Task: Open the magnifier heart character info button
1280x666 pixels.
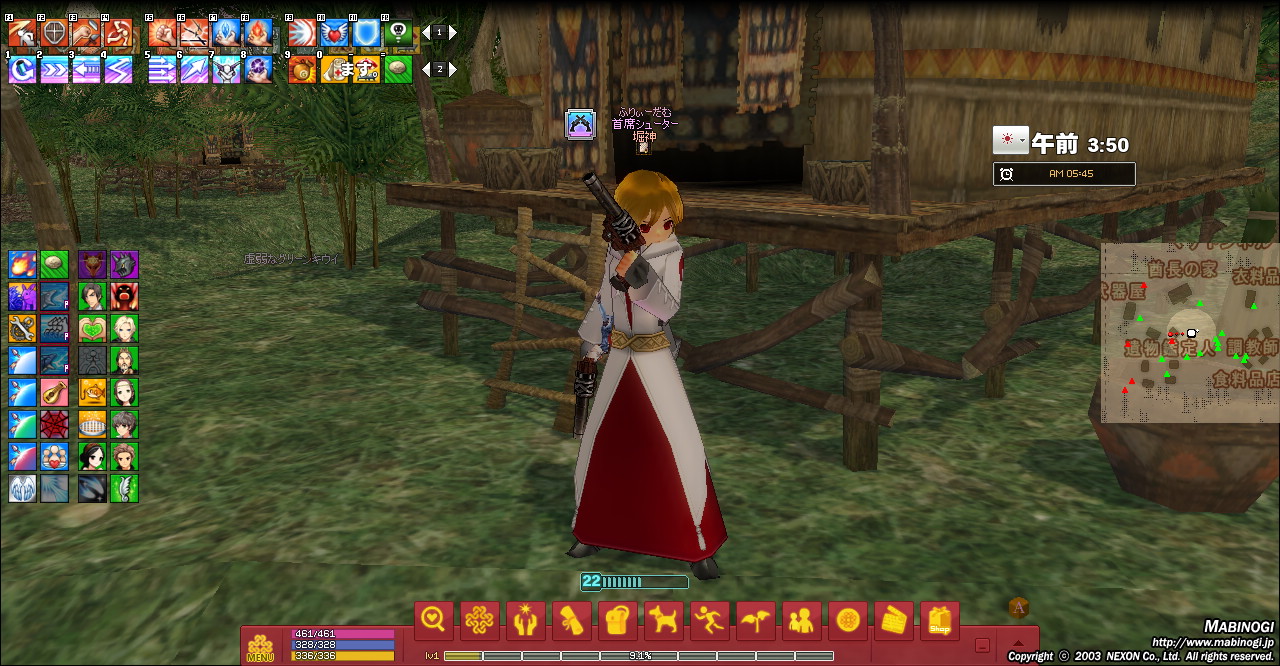Action: [434, 621]
